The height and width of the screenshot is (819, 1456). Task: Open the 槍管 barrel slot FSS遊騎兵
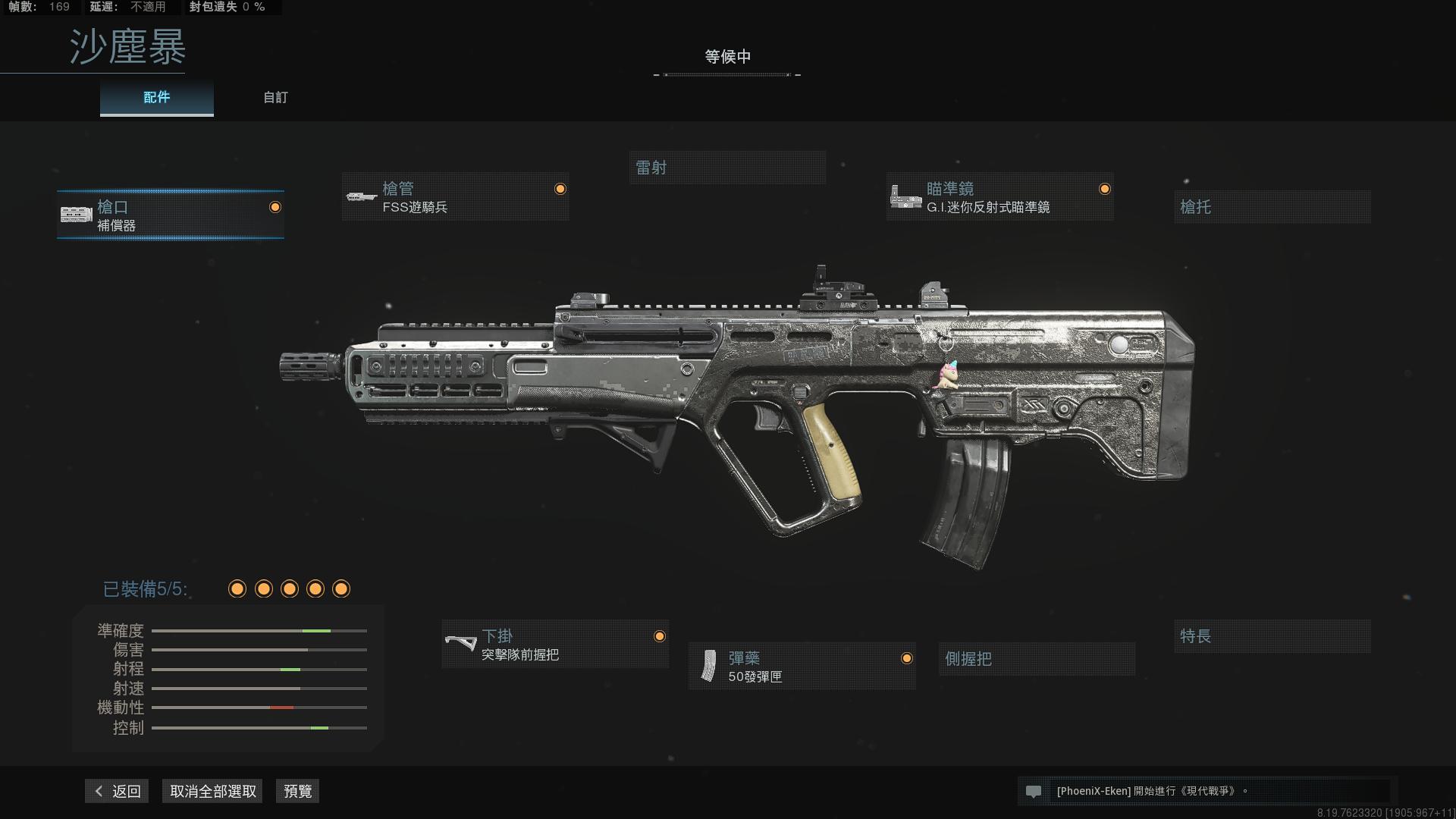(455, 197)
